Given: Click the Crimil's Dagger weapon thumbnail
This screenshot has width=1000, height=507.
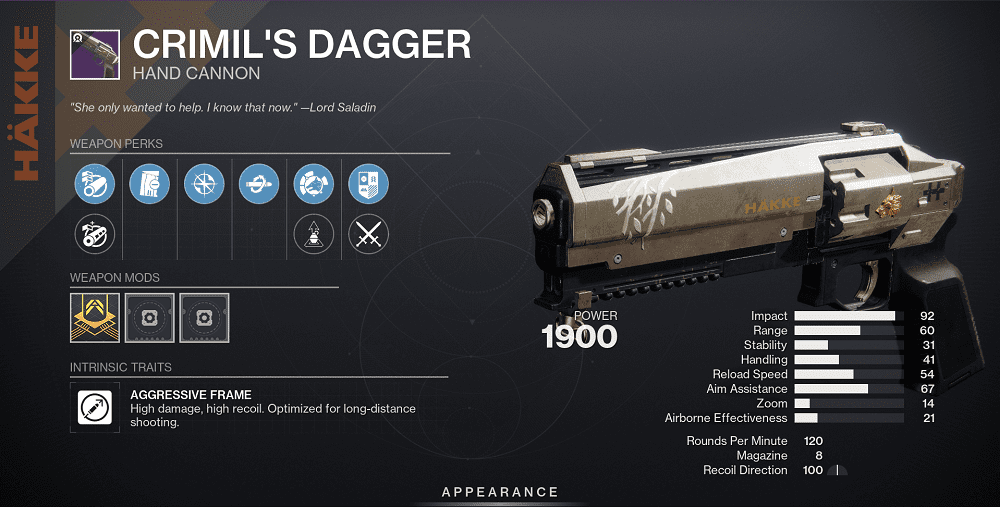Looking at the screenshot, I should click(x=95, y=54).
